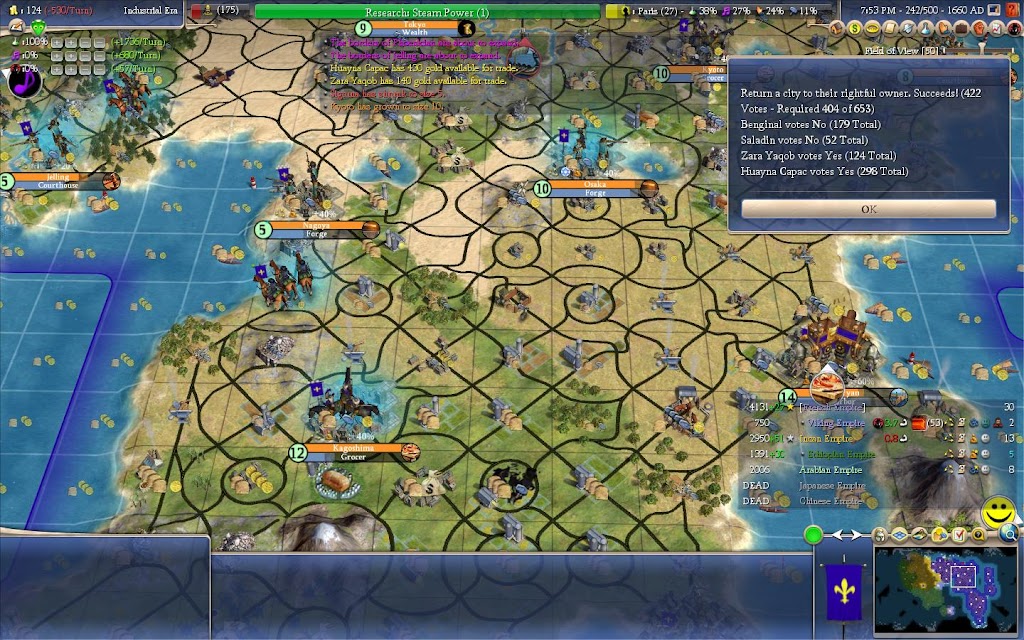
Task: Toggle the globe view magnifier button
Action: coord(1008,535)
